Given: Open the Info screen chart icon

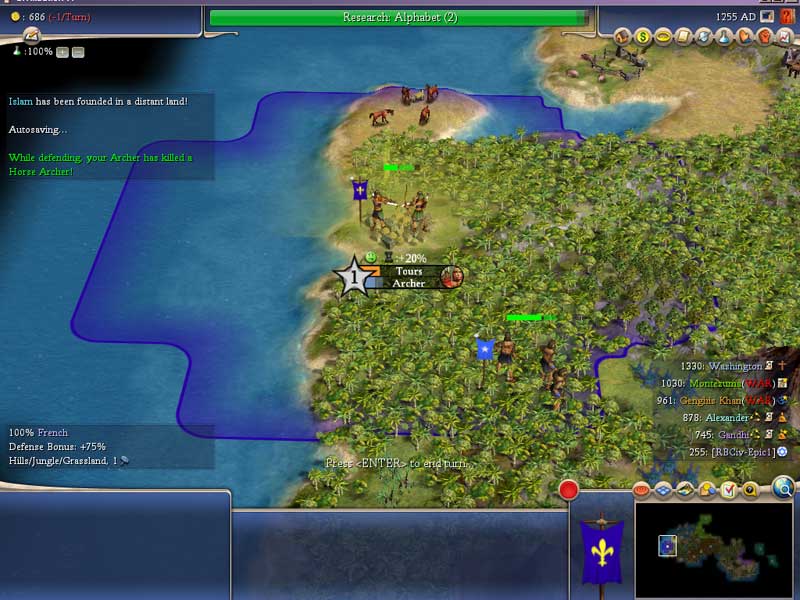Looking at the screenshot, I should point(784,37).
